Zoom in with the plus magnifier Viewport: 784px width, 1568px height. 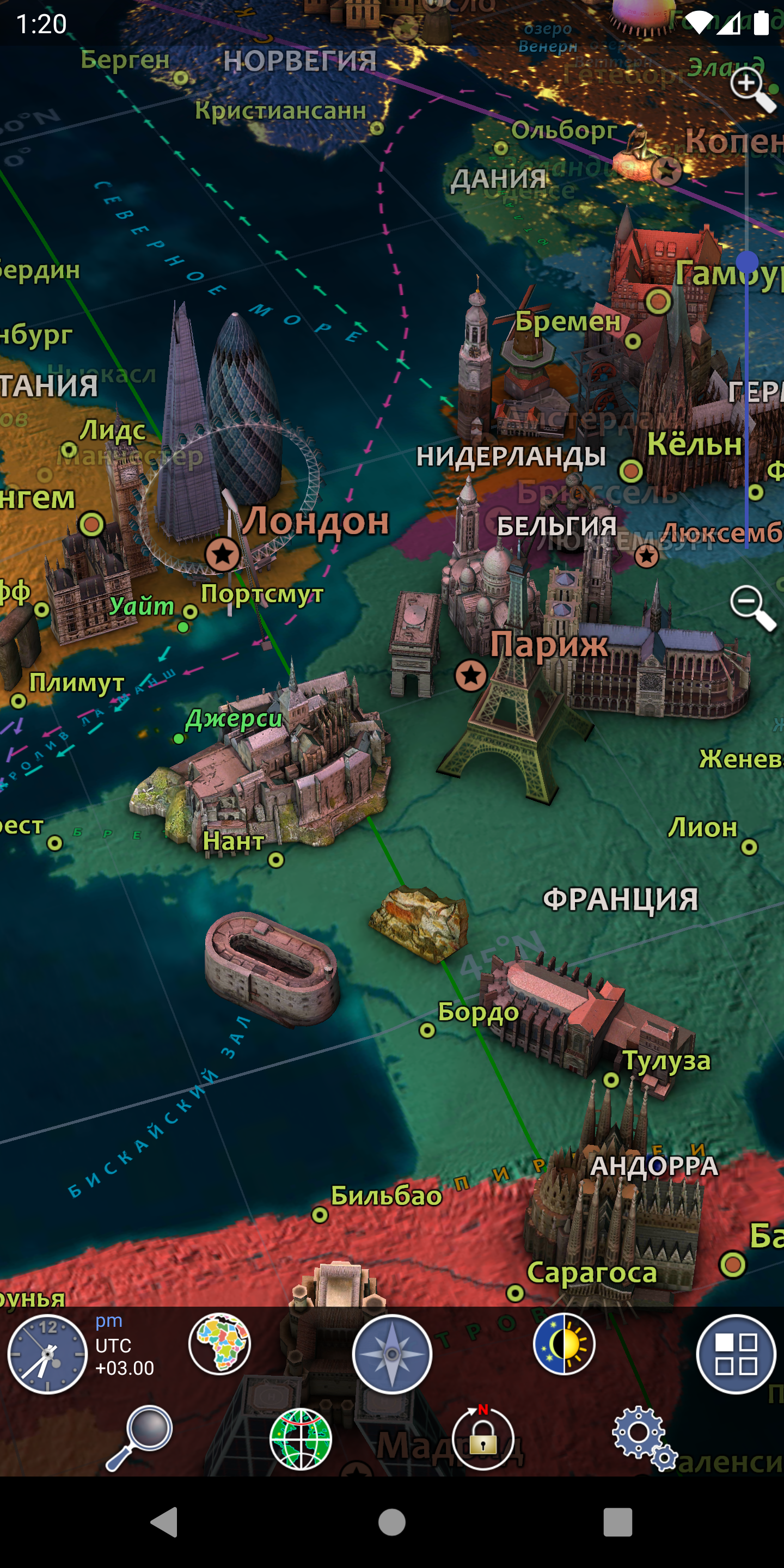[x=751, y=88]
